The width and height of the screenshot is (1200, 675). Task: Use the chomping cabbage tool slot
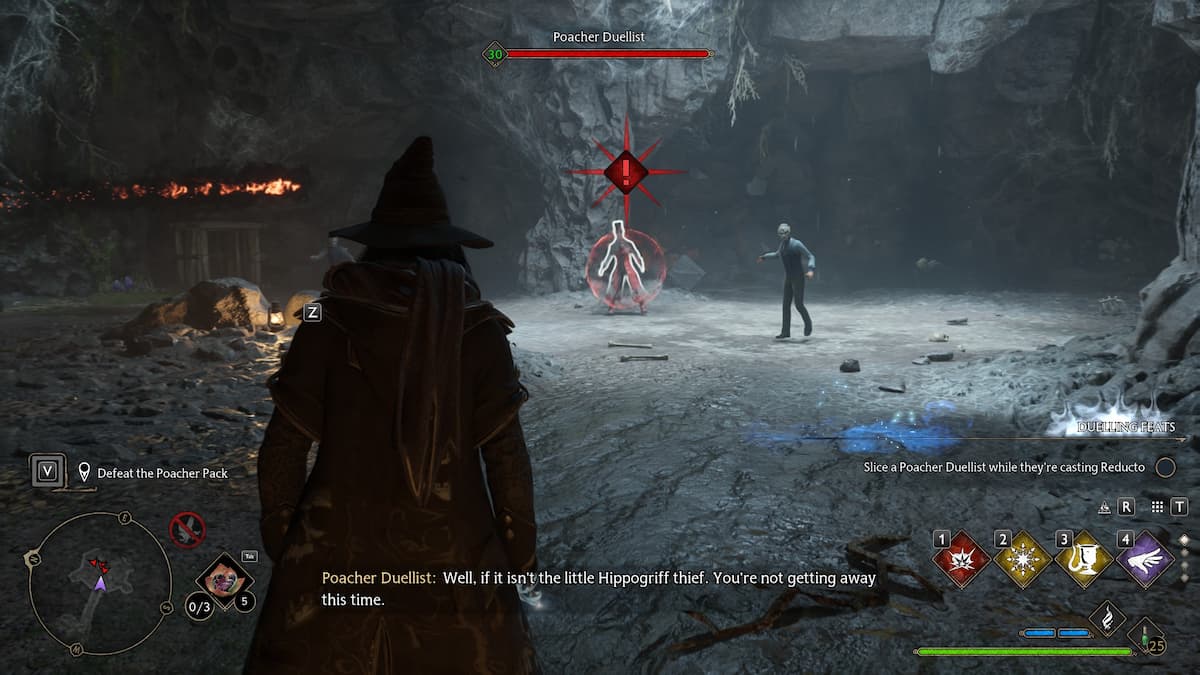click(x=222, y=578)
